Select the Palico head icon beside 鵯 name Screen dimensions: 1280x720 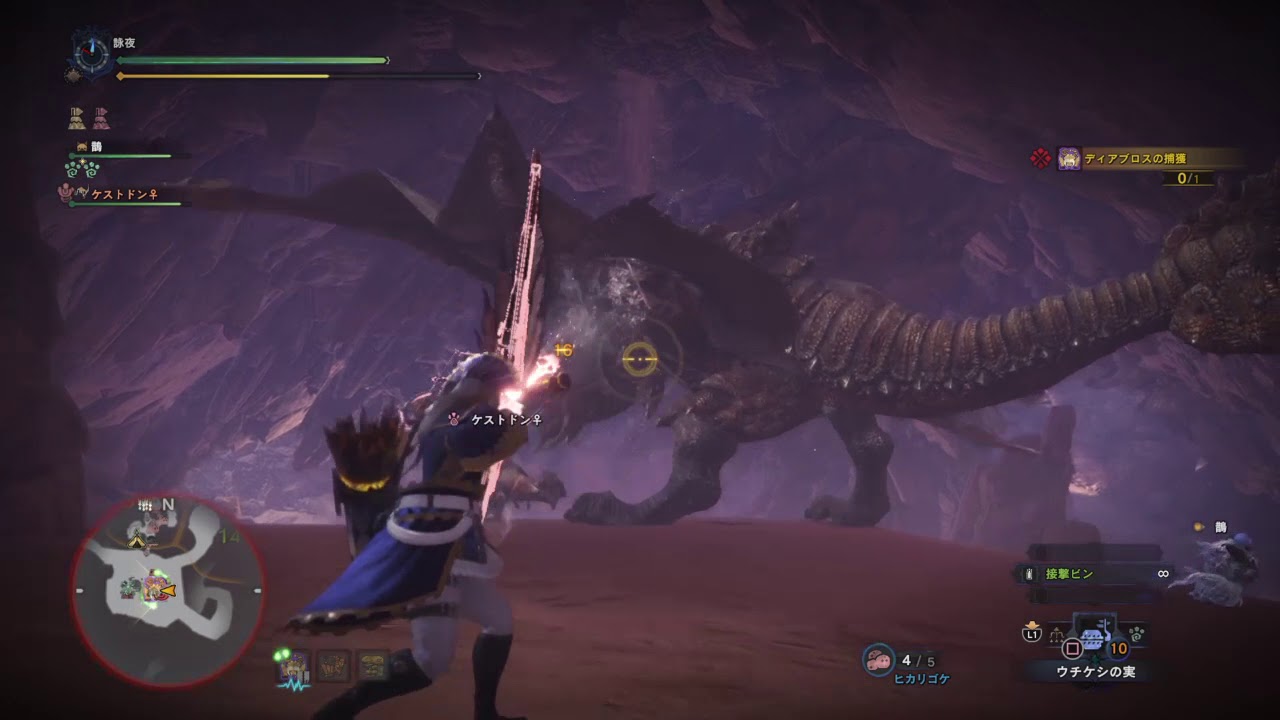(x=81, y=146)
